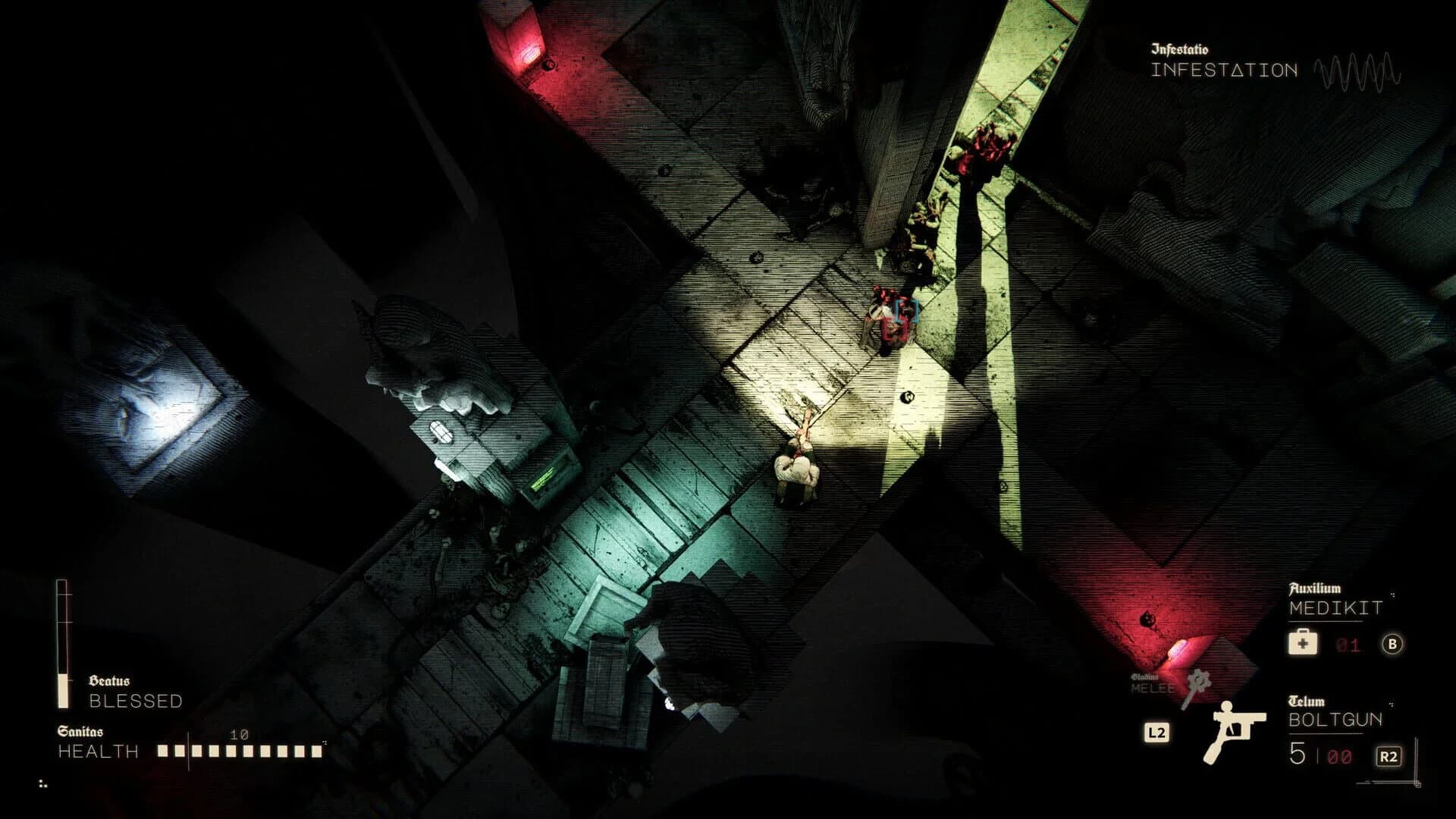Select the Melee gear-mace weapon icon
The height and width of the screenshot is (819, 1456).
click(x=1198, y=682)
